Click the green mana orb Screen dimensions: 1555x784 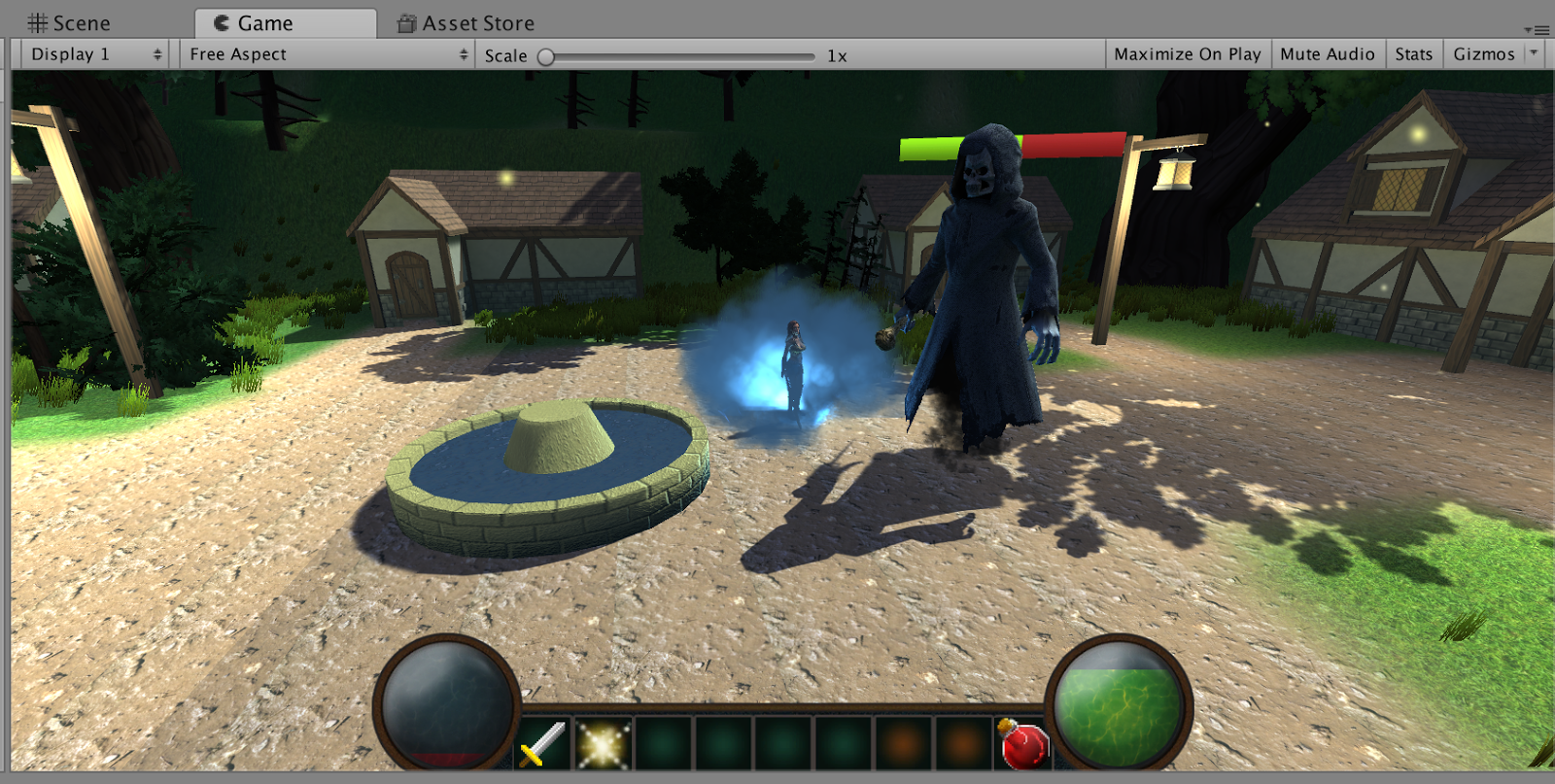point(1116,703)
